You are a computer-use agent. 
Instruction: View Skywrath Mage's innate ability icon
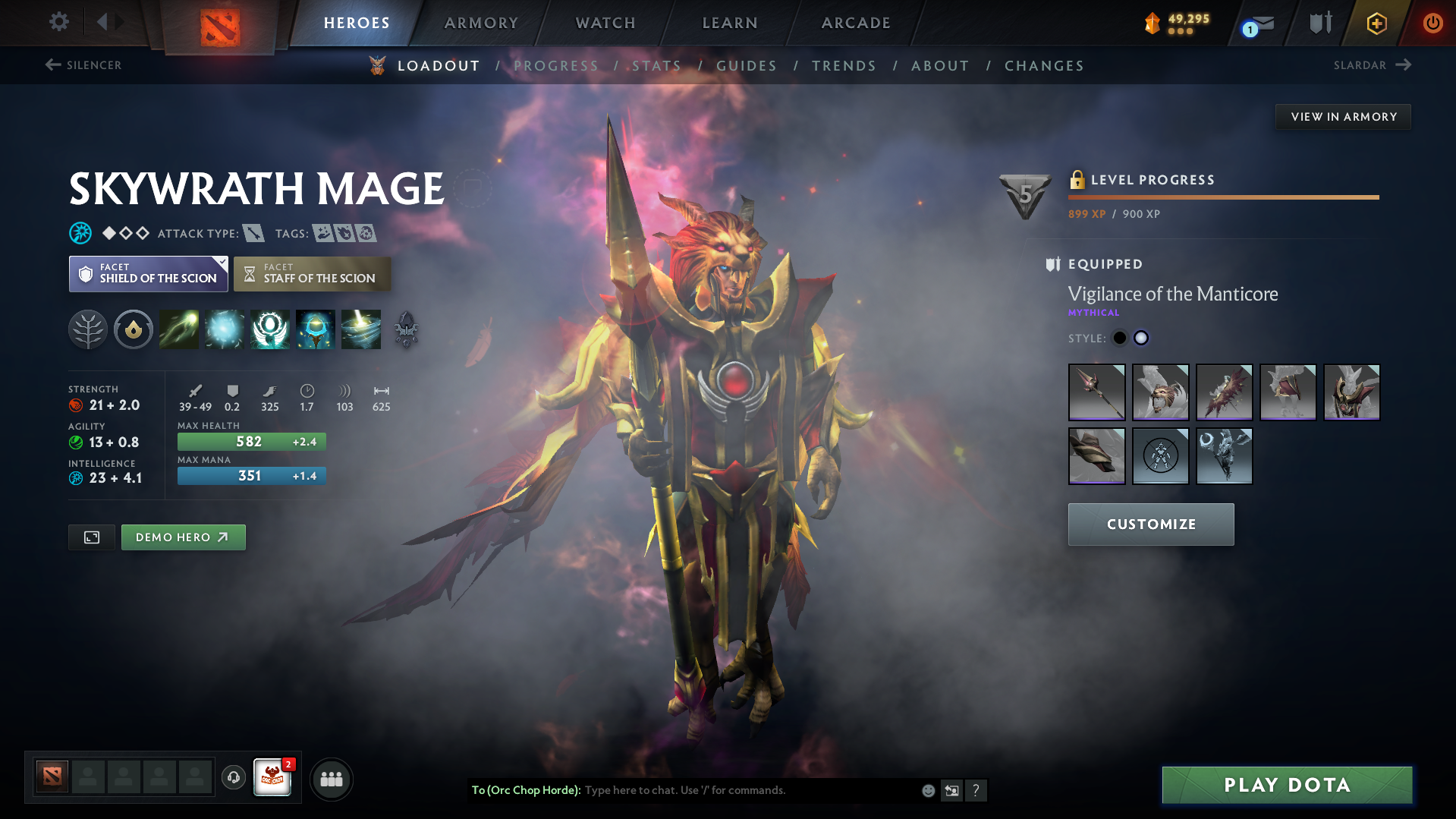[134, 329]
